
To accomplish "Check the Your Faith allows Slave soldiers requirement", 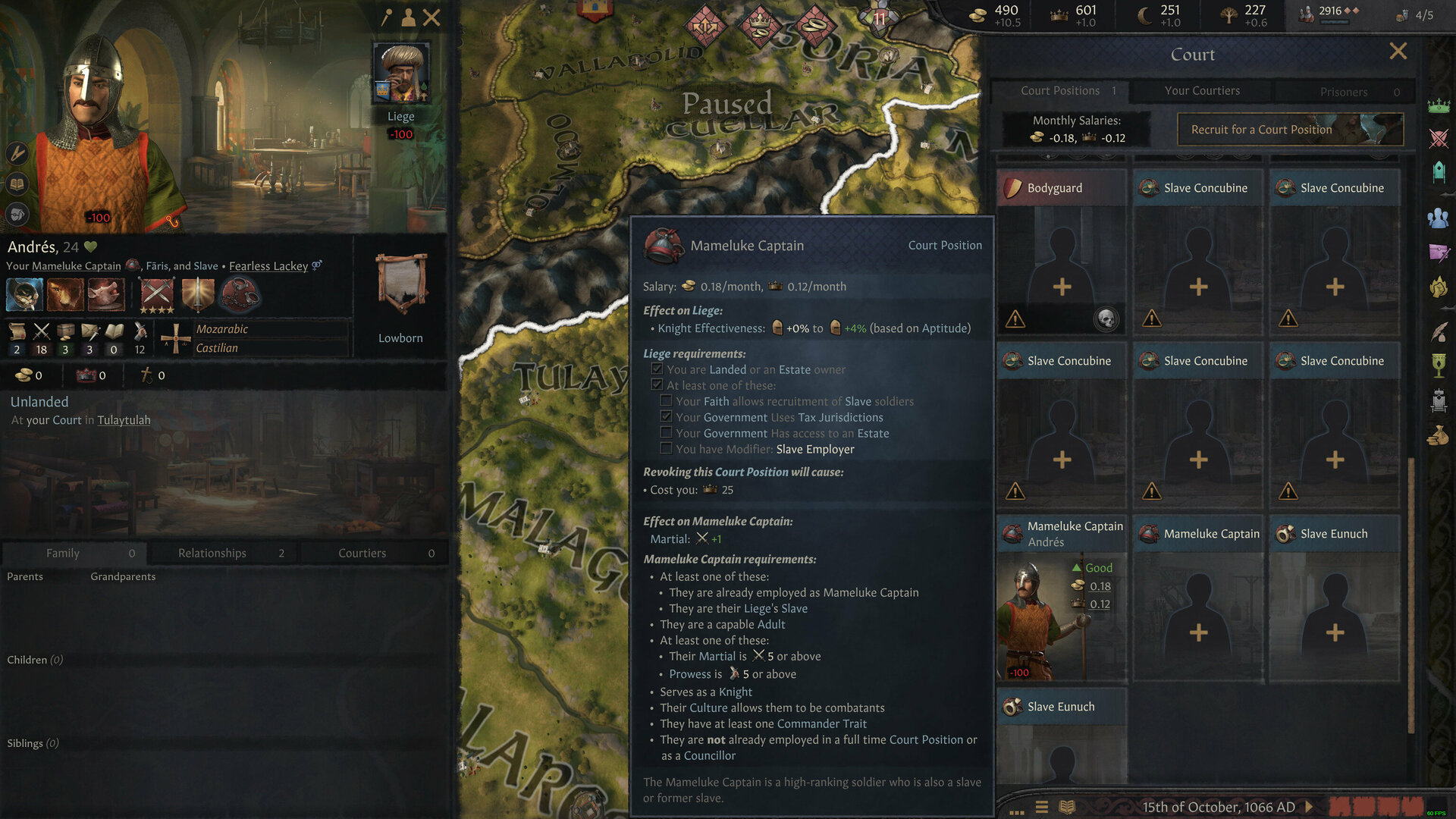I will pyautogui.click(x=666, y=401).
